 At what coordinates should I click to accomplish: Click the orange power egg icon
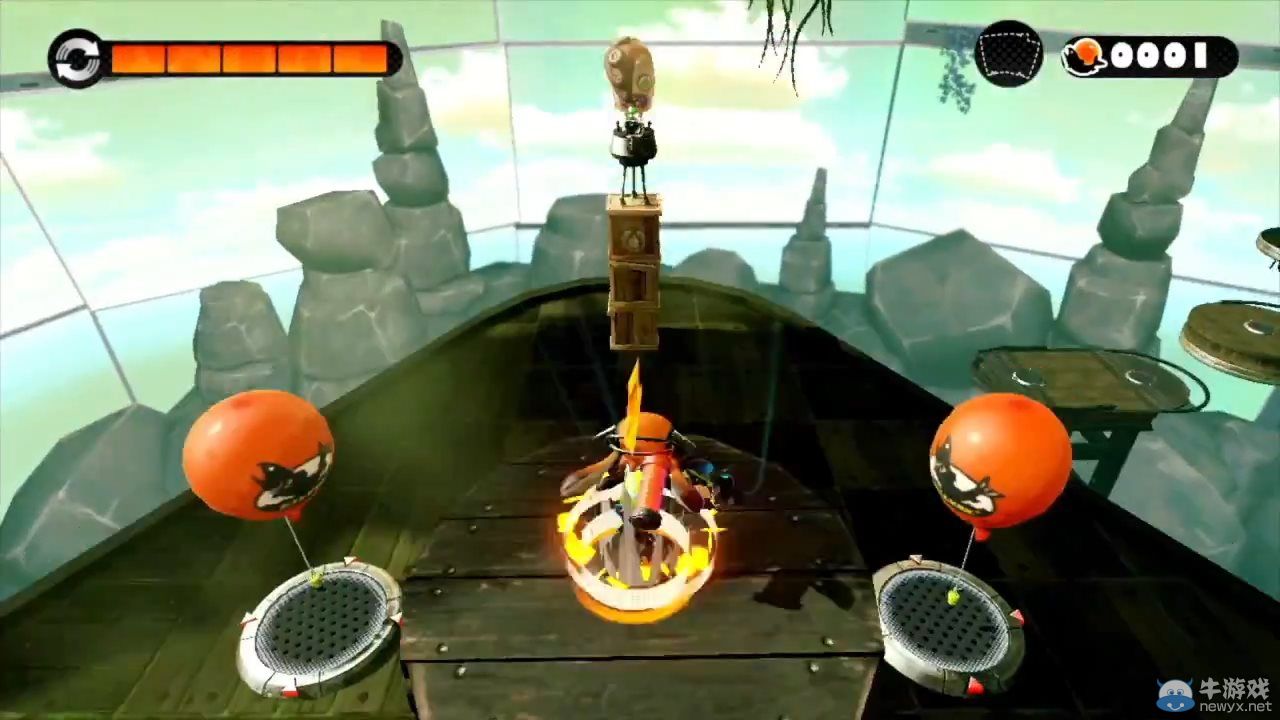(x=1084, y=57)
